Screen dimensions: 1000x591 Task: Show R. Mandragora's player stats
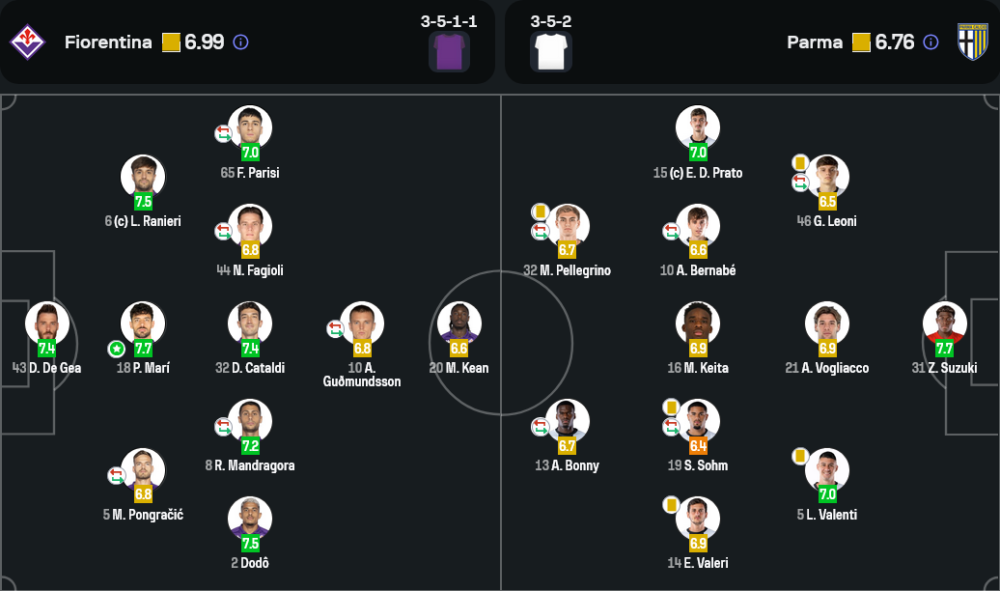250,421
